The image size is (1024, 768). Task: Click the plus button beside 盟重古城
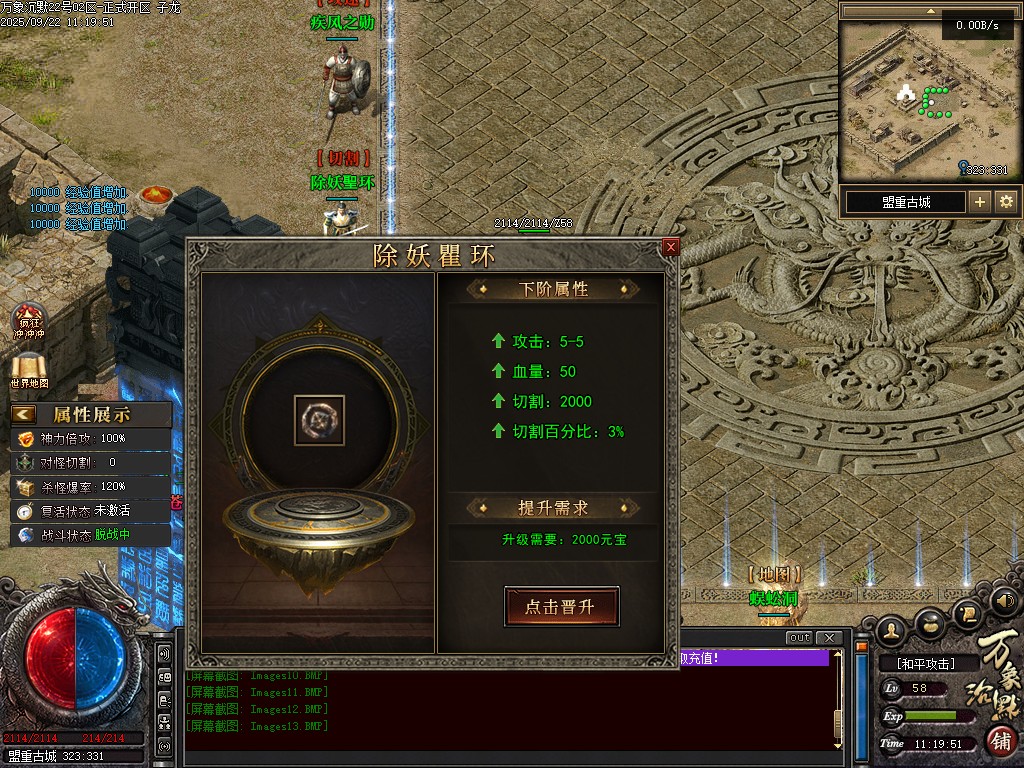980,202
